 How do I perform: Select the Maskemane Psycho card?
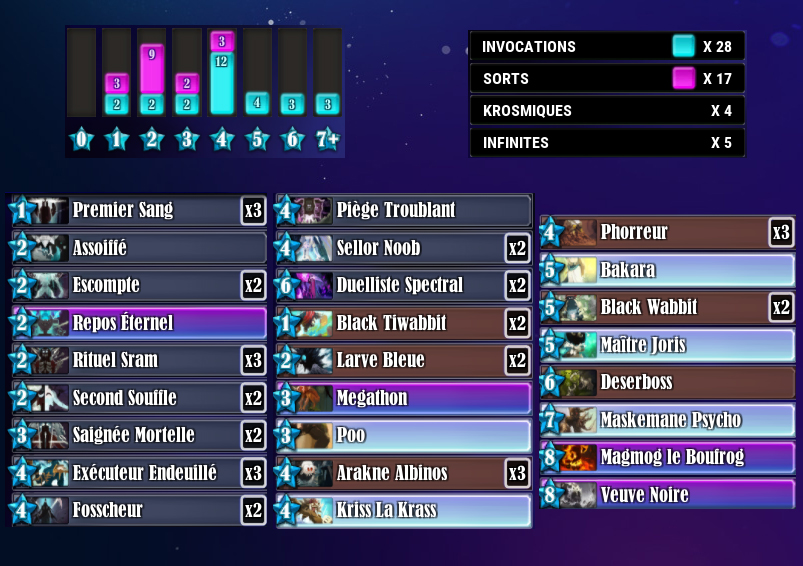click(668, 420)
